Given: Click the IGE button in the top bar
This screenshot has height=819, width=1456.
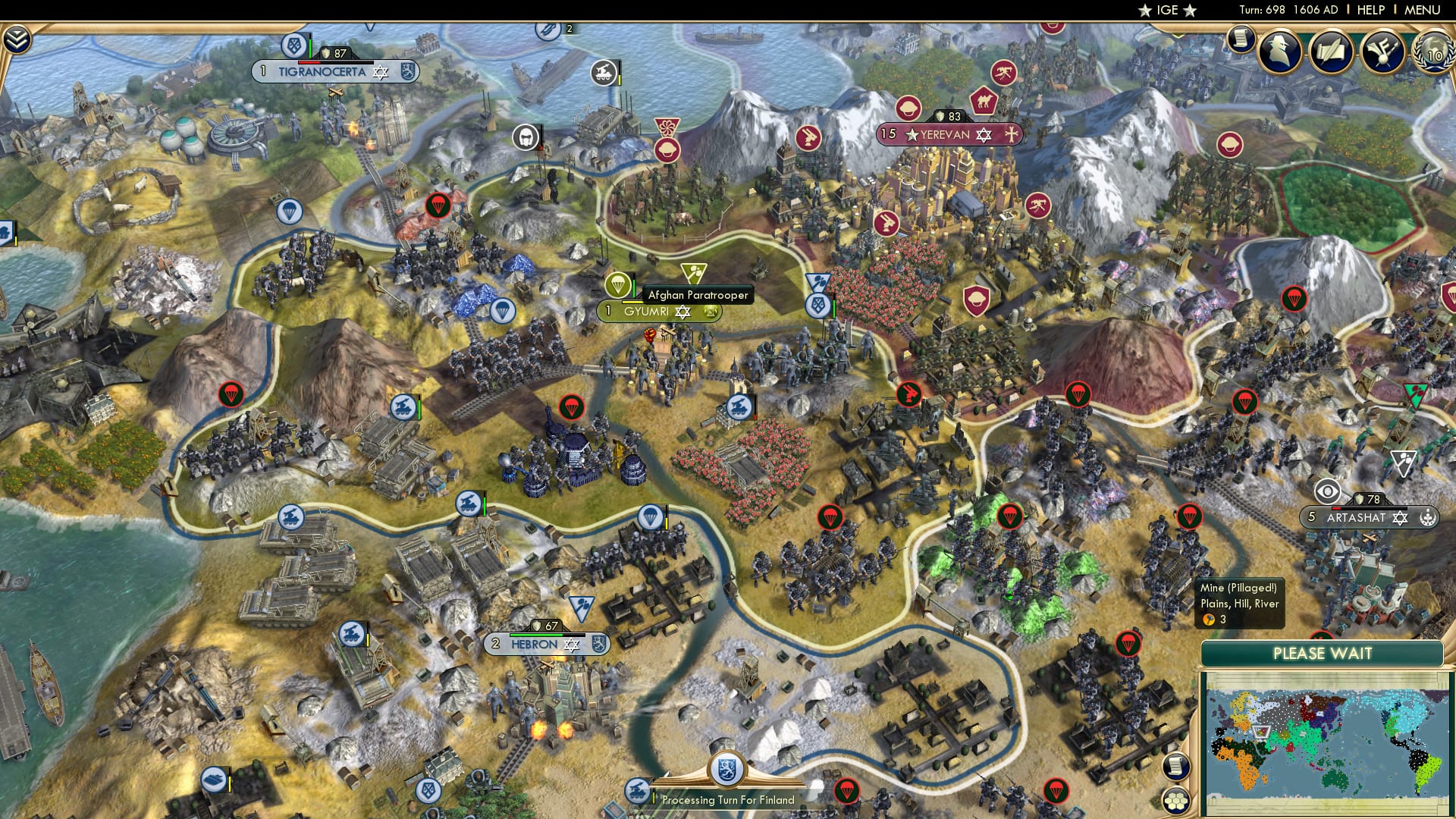Looking at the screenshot, I should (x=1168, y=11).
